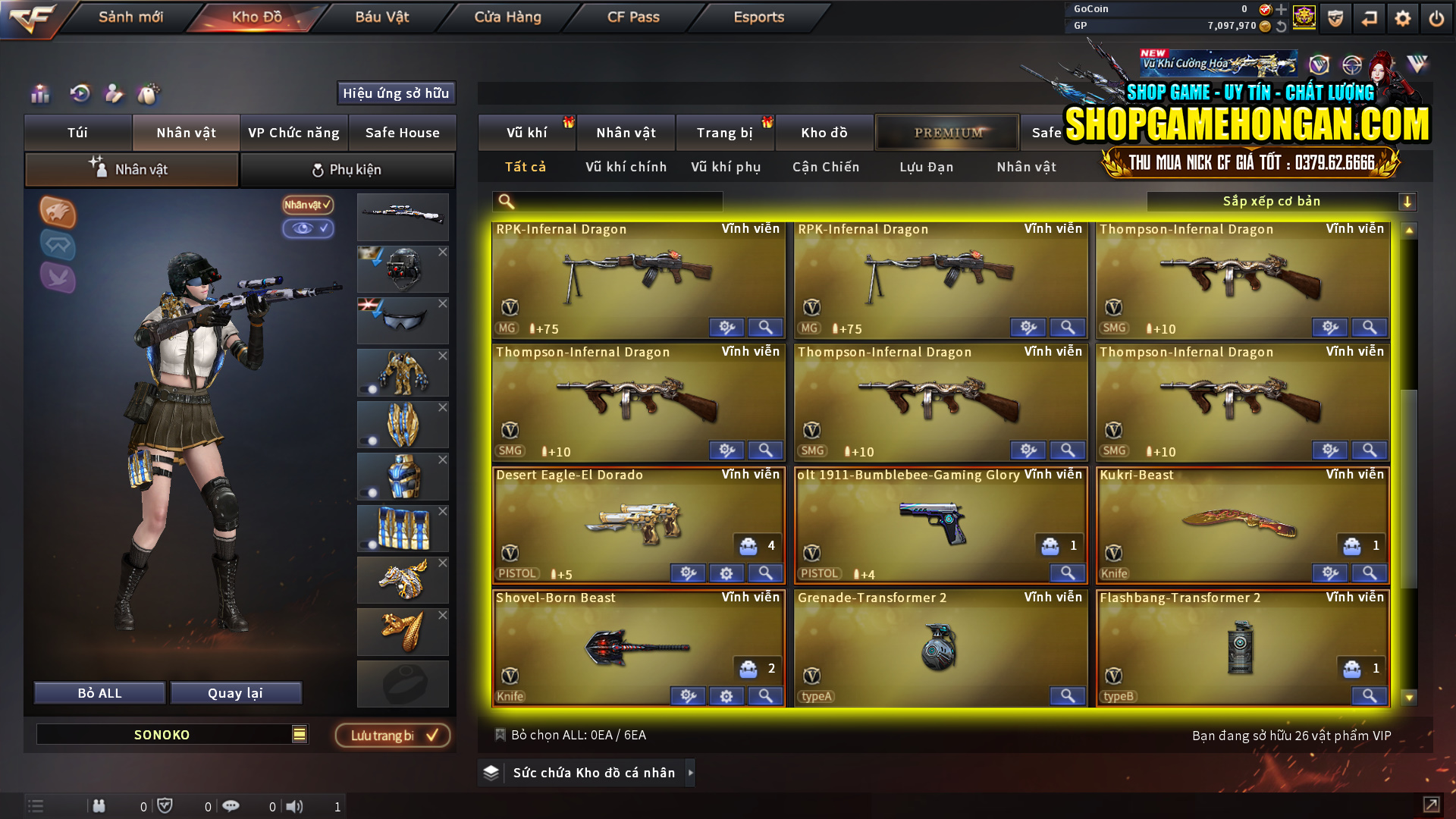Adjust the volume control in the bottom status bar
This screenshot has height=819, width=1456.
pyautogui.click(x=296, y=806)
